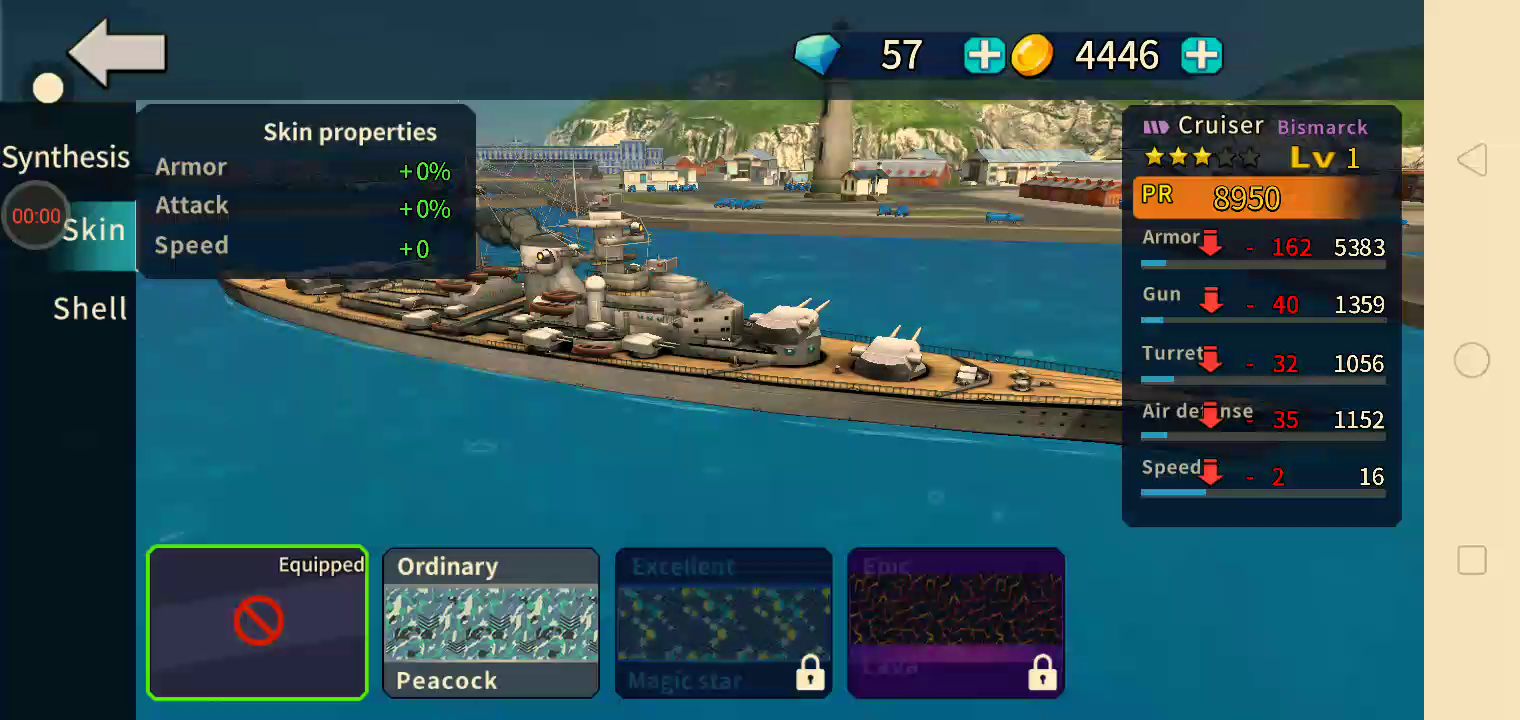Choose the Ordinary Peacock skin

point(491,622)
